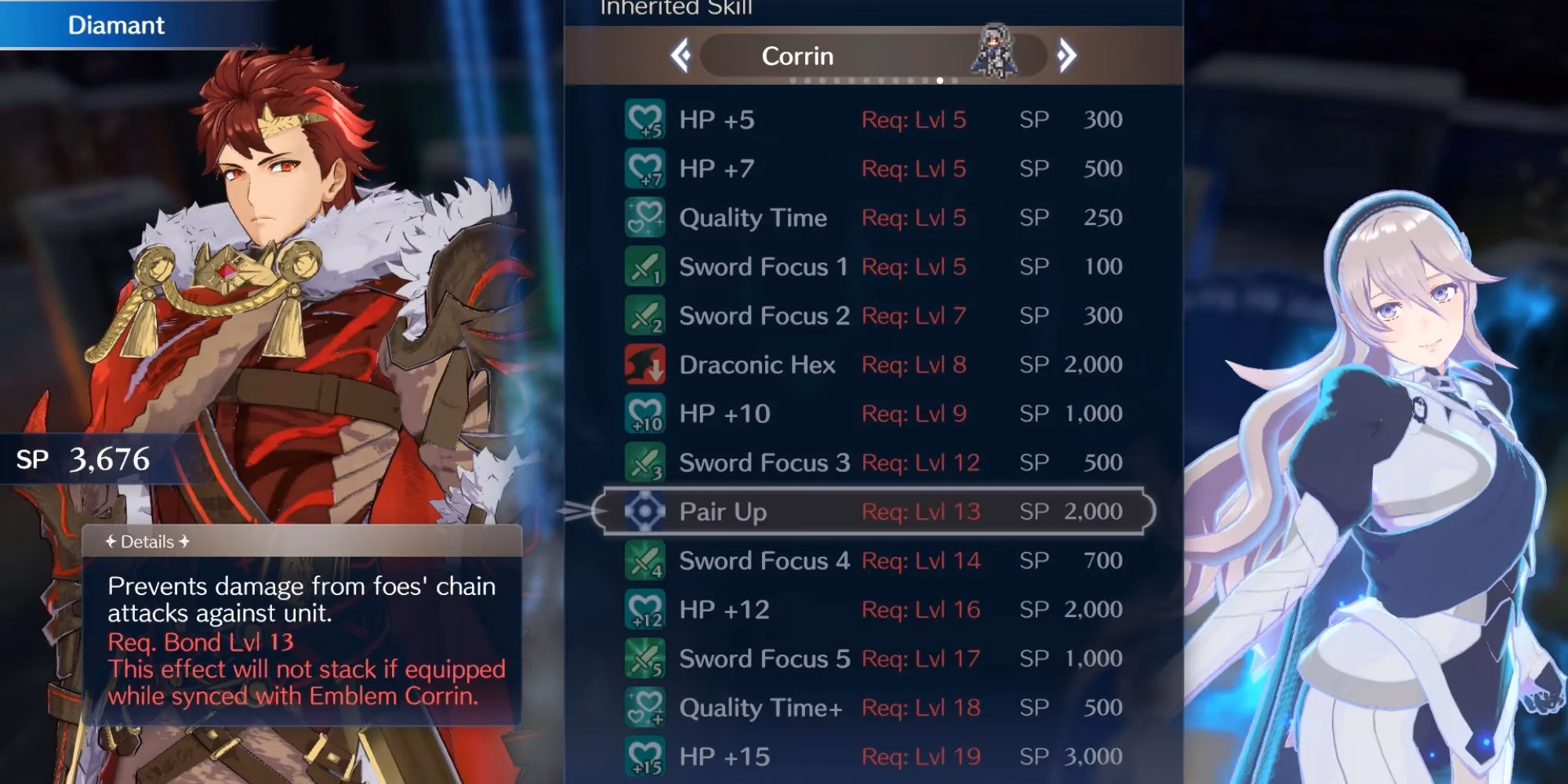This screenshot has width=1568, height=784.
Task: Click the Quality Time+ skill icon
Action: click(x=644, y=707)
